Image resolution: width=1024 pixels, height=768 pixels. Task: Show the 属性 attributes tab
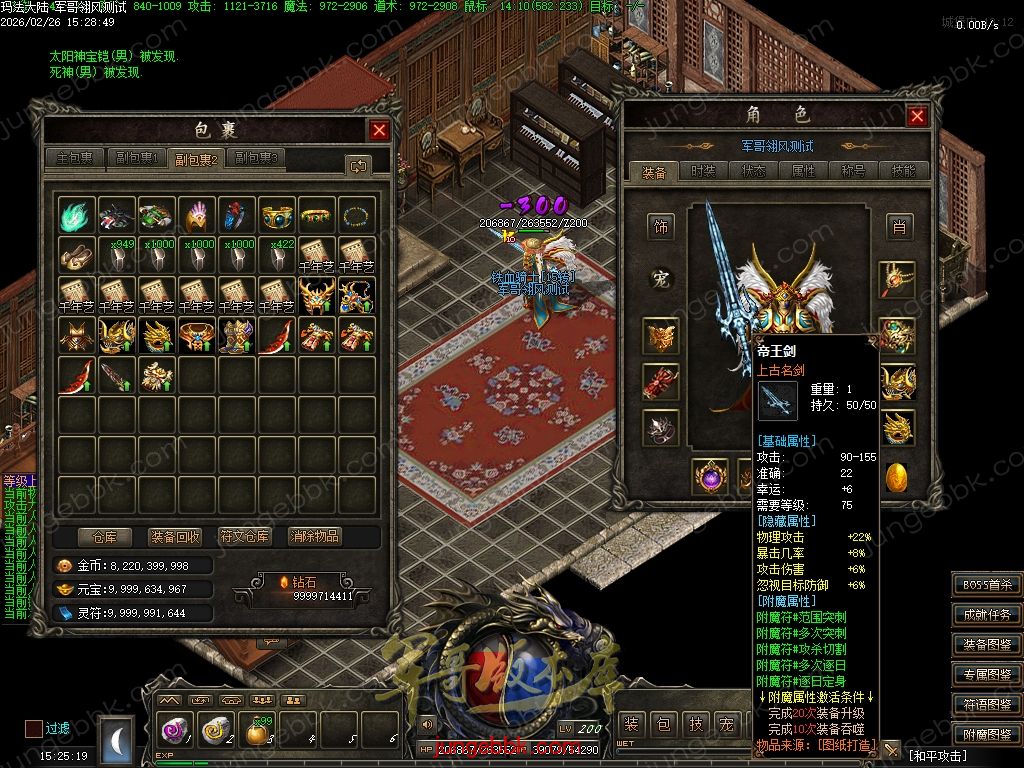804,172
